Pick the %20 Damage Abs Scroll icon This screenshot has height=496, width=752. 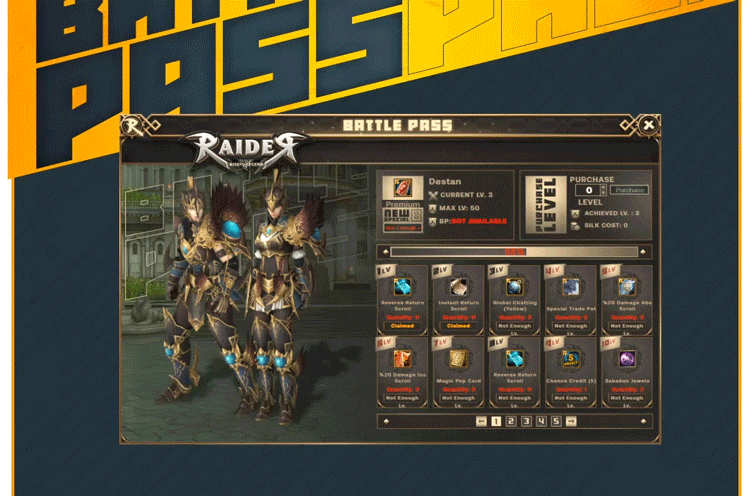(626, 286)
